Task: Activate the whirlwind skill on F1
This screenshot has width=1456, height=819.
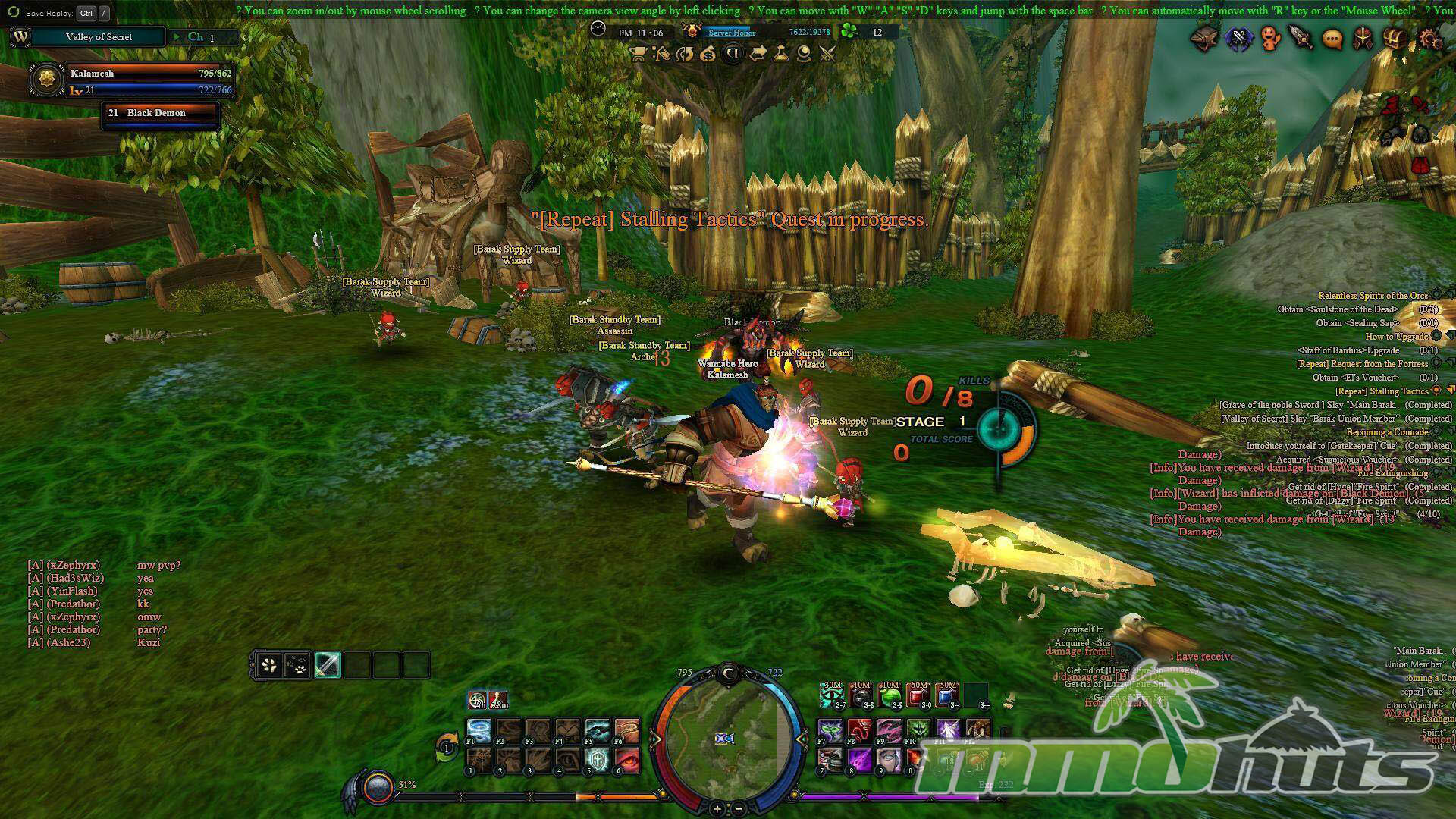Action: pyautogui.click(x=479, y=730)
